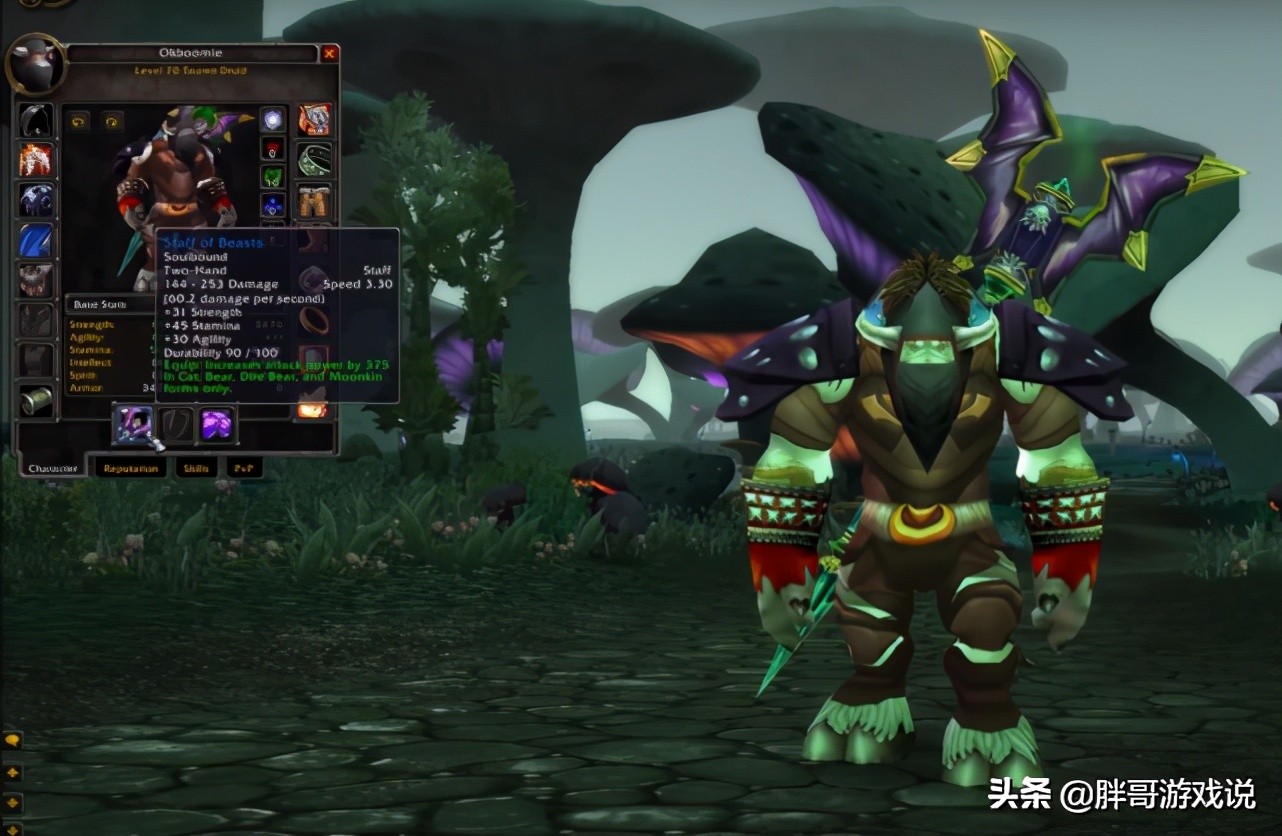Select the glowing white resistance icon
Screen dimensions: 1282x836
click(x=272, y=121)
